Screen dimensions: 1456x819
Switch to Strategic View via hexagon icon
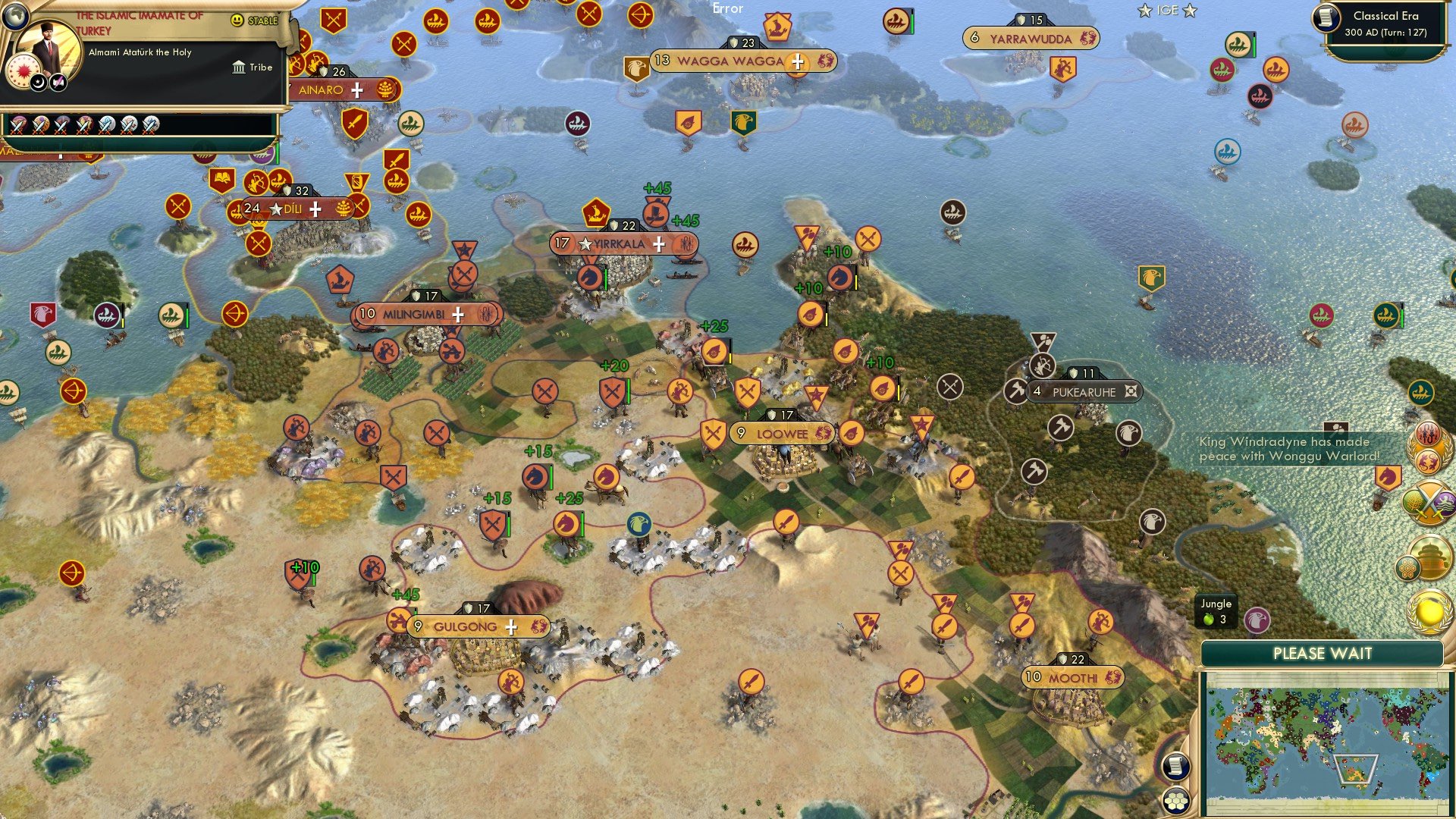pyautogui.click(x=1176, y=799)
